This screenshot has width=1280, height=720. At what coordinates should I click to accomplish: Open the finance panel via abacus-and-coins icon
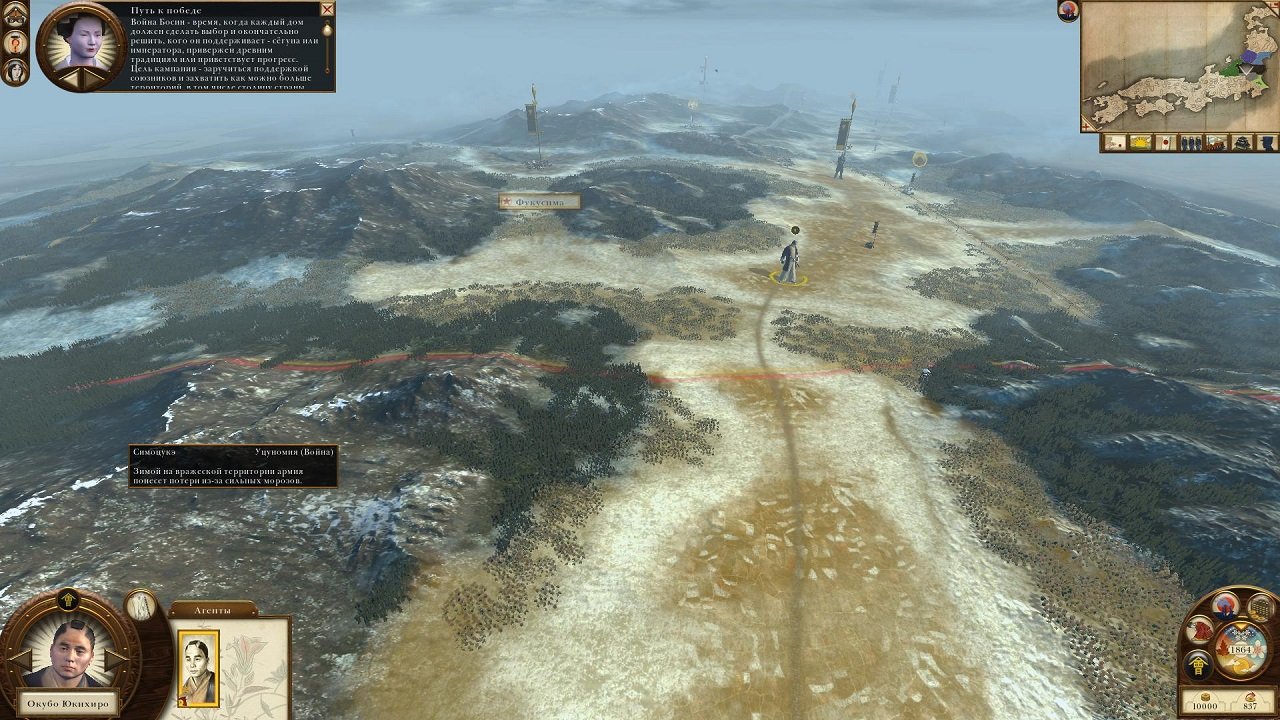[1258, 608]
